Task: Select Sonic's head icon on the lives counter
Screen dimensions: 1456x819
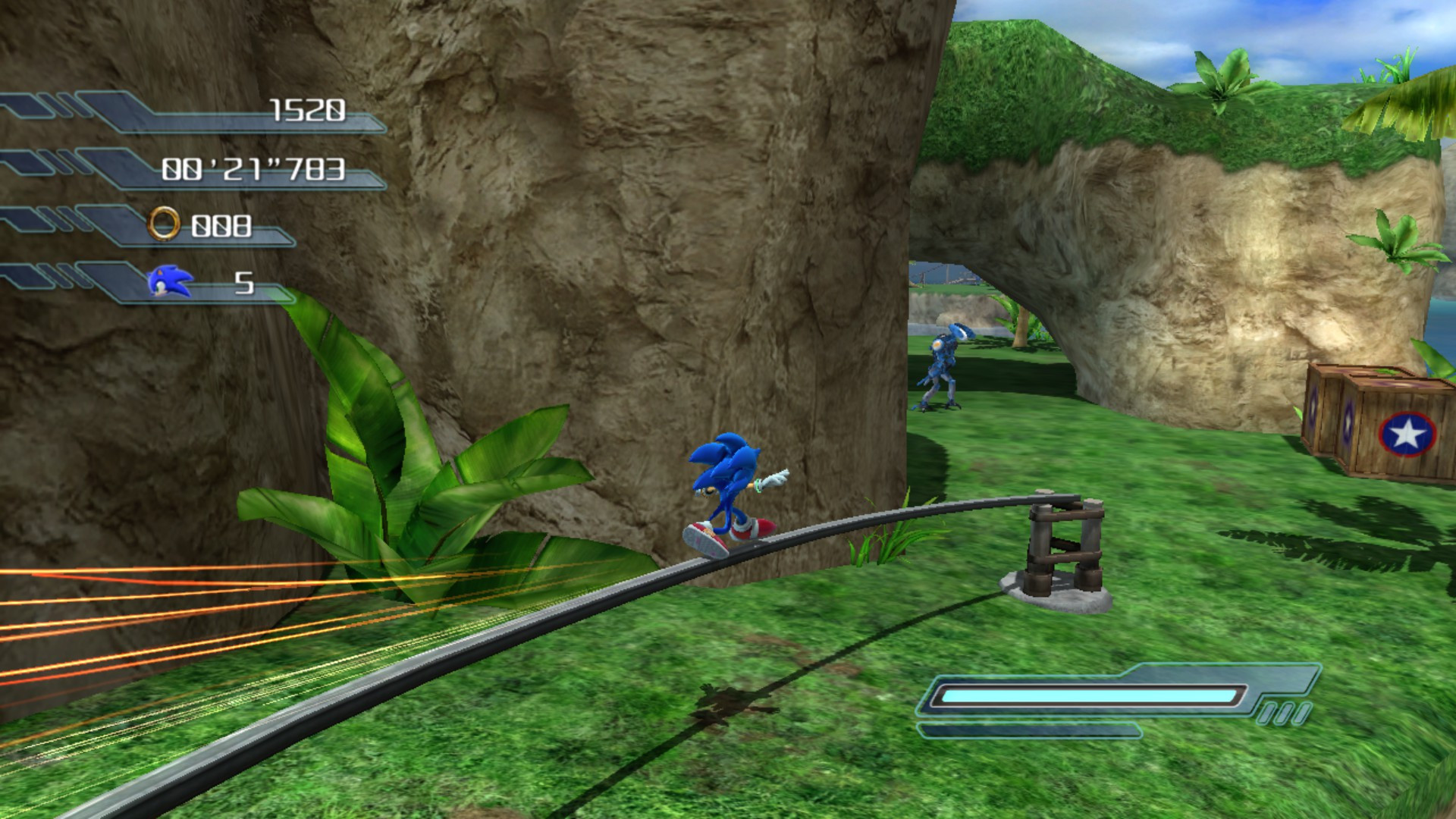Action: coord(168,282)
